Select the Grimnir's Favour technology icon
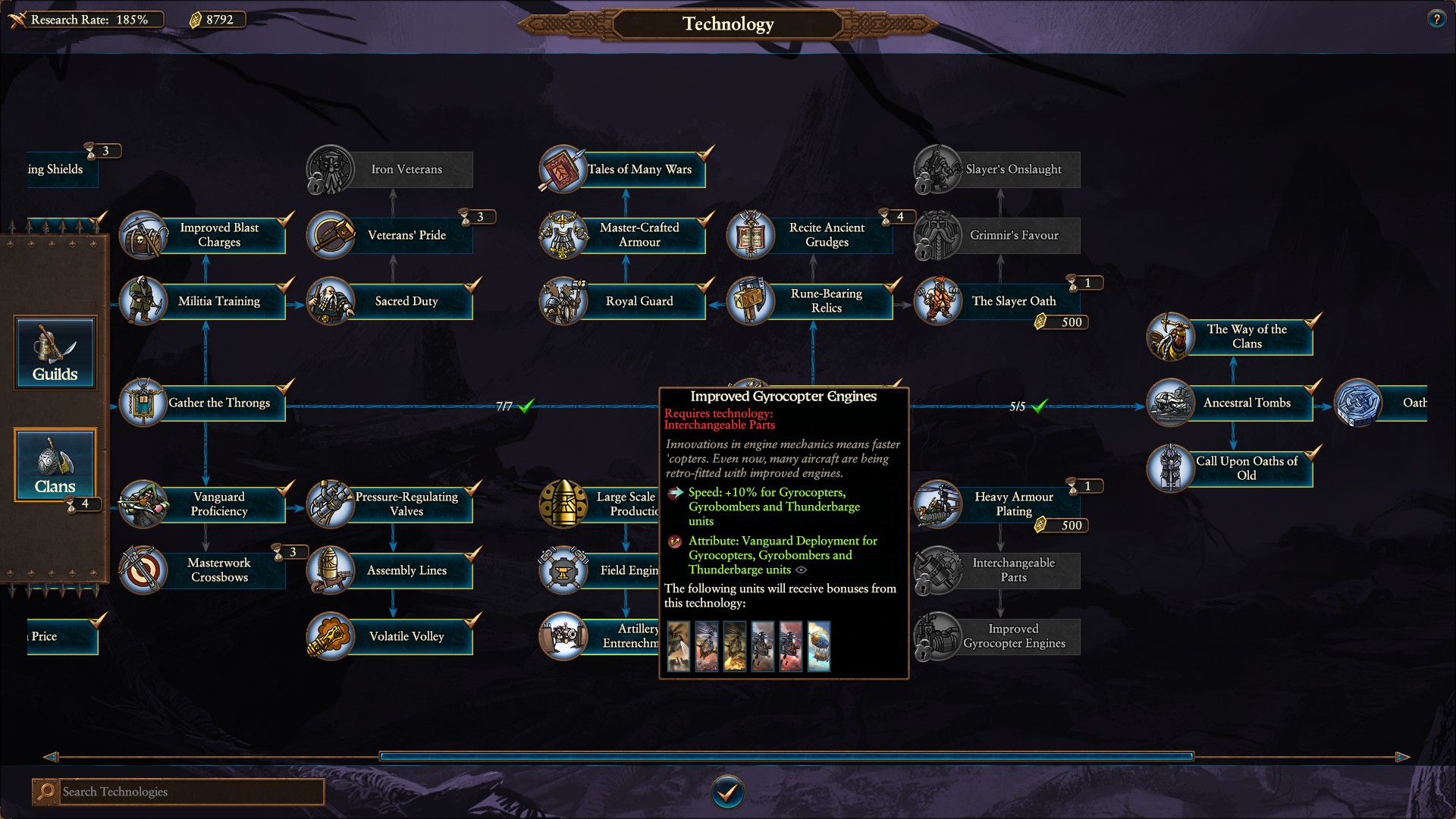This screenshot has height=819, width=1456. [x=937, y=235]
